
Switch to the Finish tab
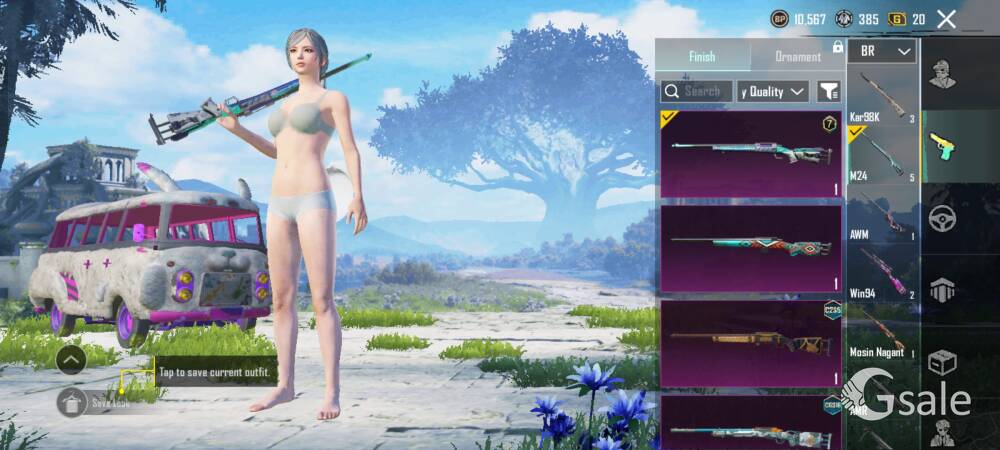[x=702, y=56]
